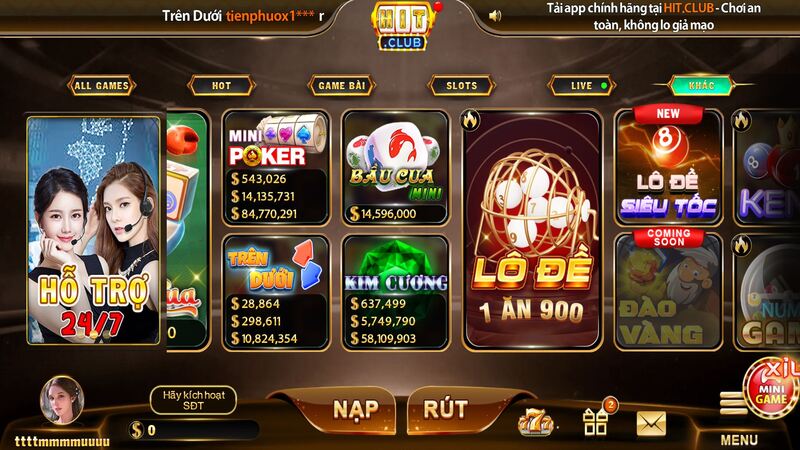Click the RÚT withdraw button
Image resolution: width=800 pixels, height=450 pixels.
pyautogui.click(x=446, y=408)
